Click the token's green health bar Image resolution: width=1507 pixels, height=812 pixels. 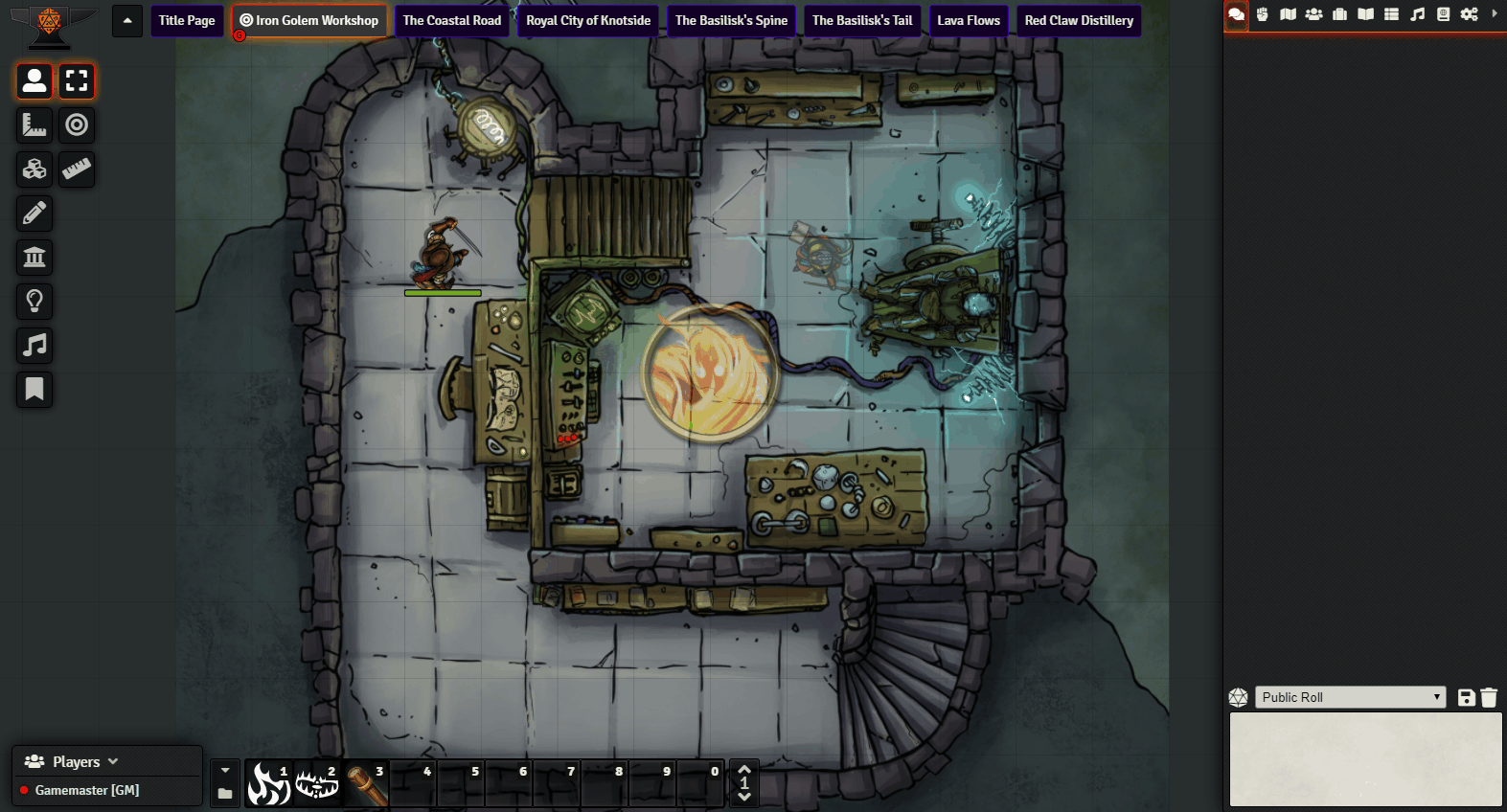[444, 292]
